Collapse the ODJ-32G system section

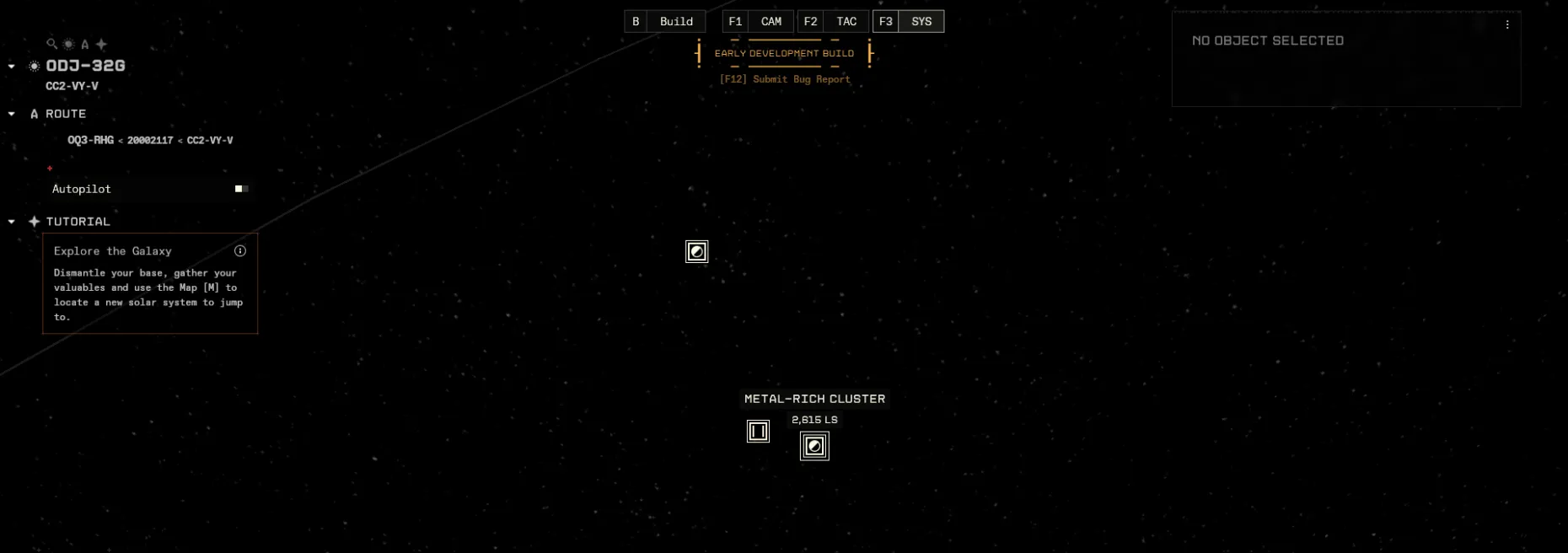click(12, 66)
